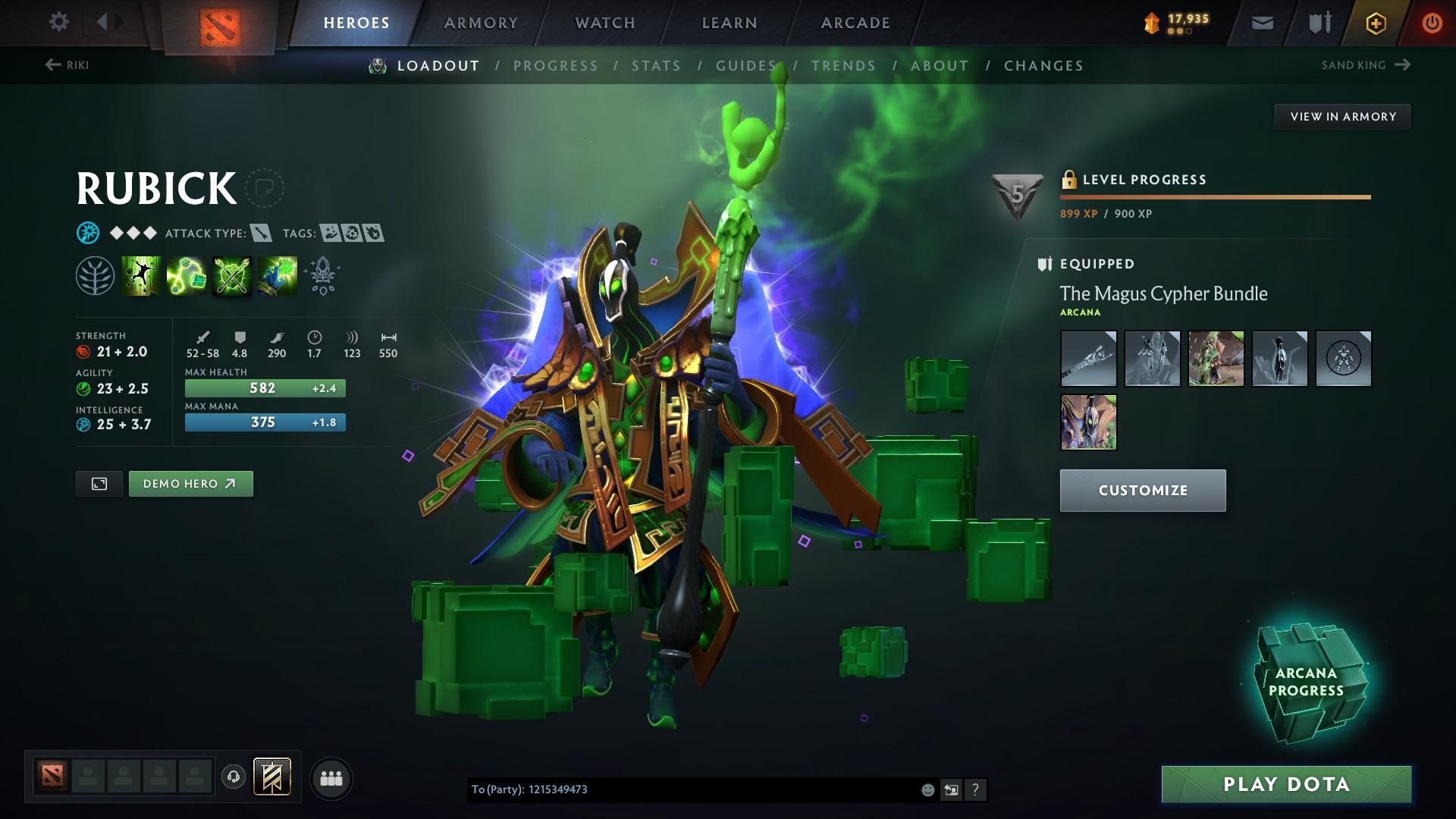Select the Spell Steal ultimate ability icon
Screen dimensions: 1456x819
point(277,275)
